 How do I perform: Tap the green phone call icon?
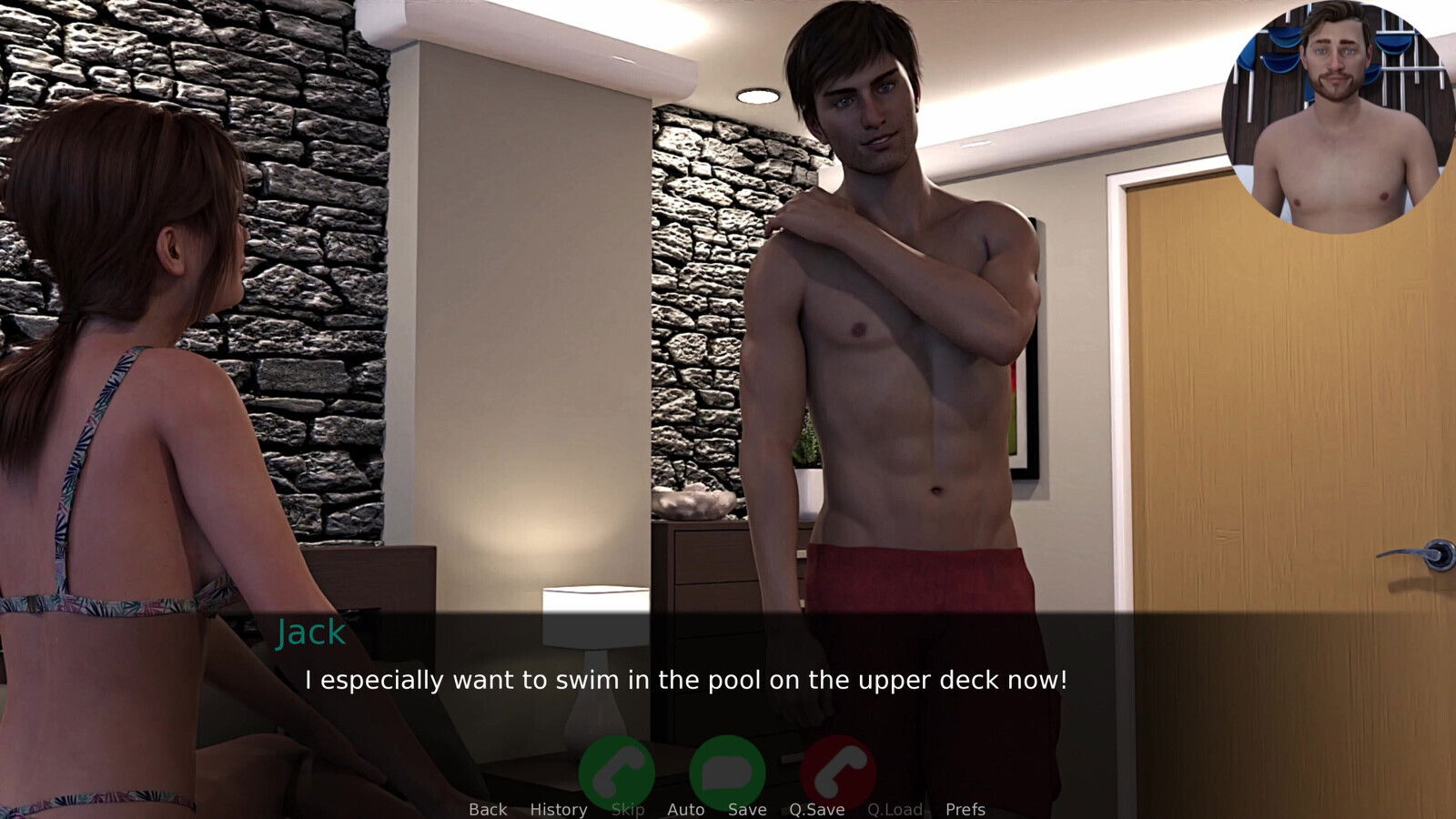tap(617, 772)
